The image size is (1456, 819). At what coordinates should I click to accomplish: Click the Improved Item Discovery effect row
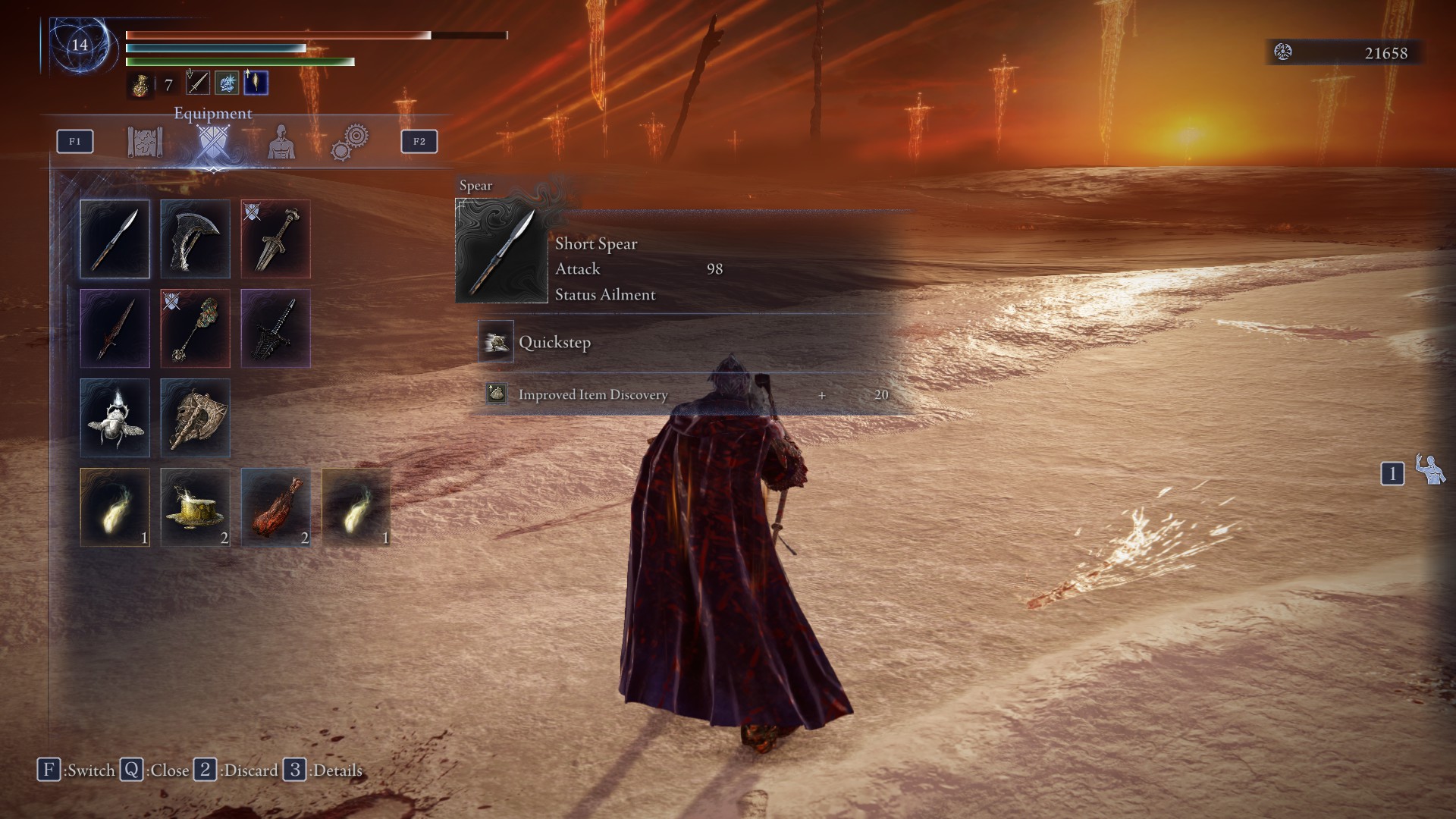click(x=592, y=394)
